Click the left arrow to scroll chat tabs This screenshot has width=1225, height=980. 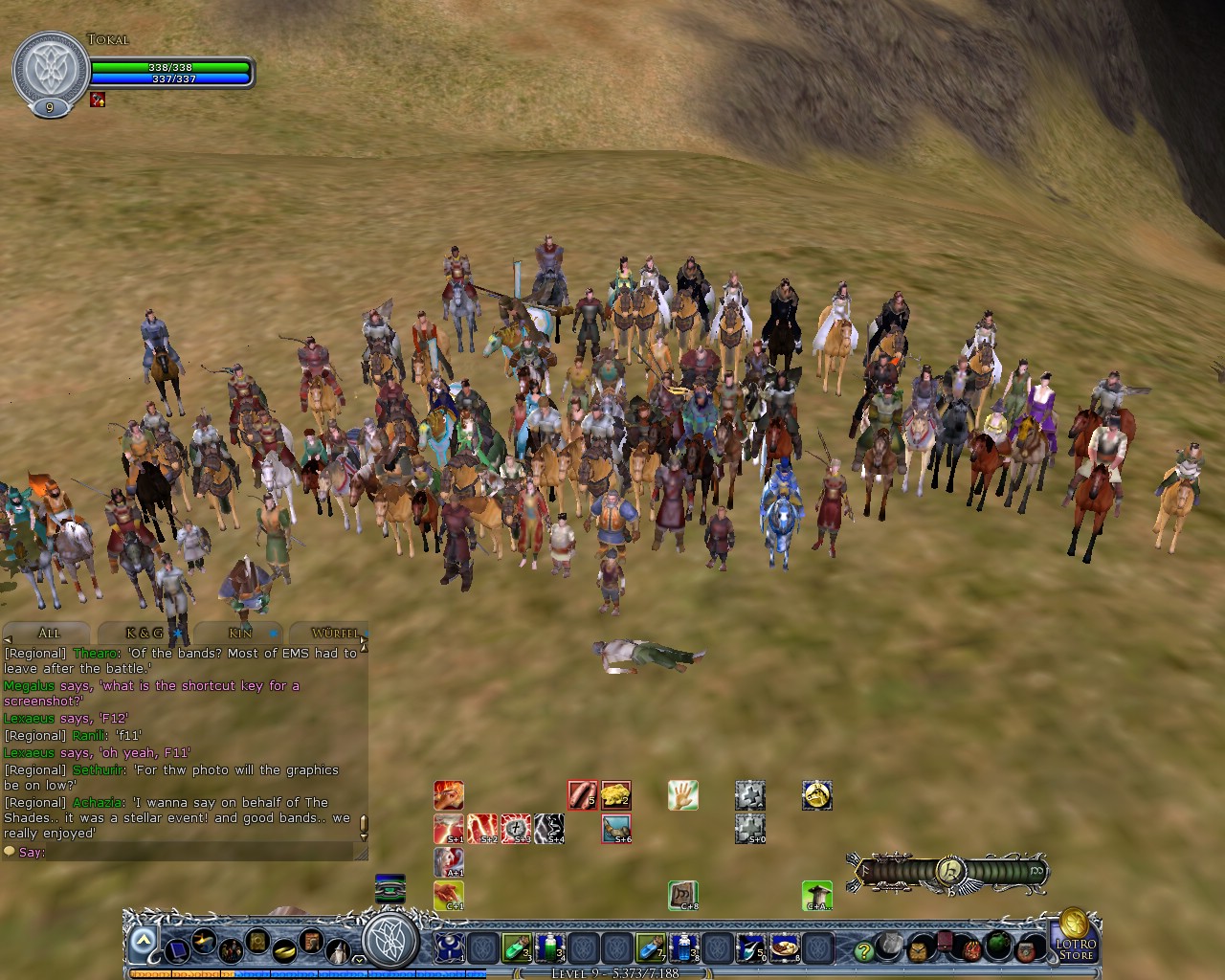8,641
